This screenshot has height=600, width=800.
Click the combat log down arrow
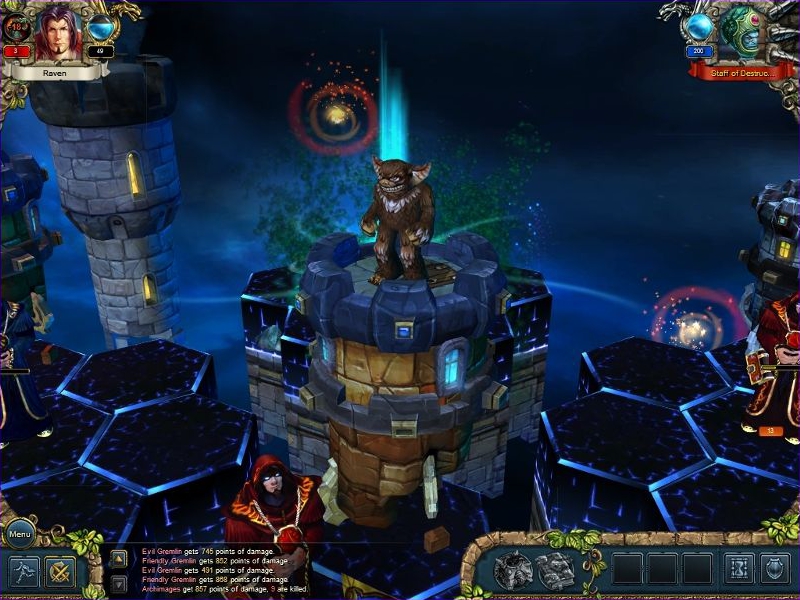118,583
